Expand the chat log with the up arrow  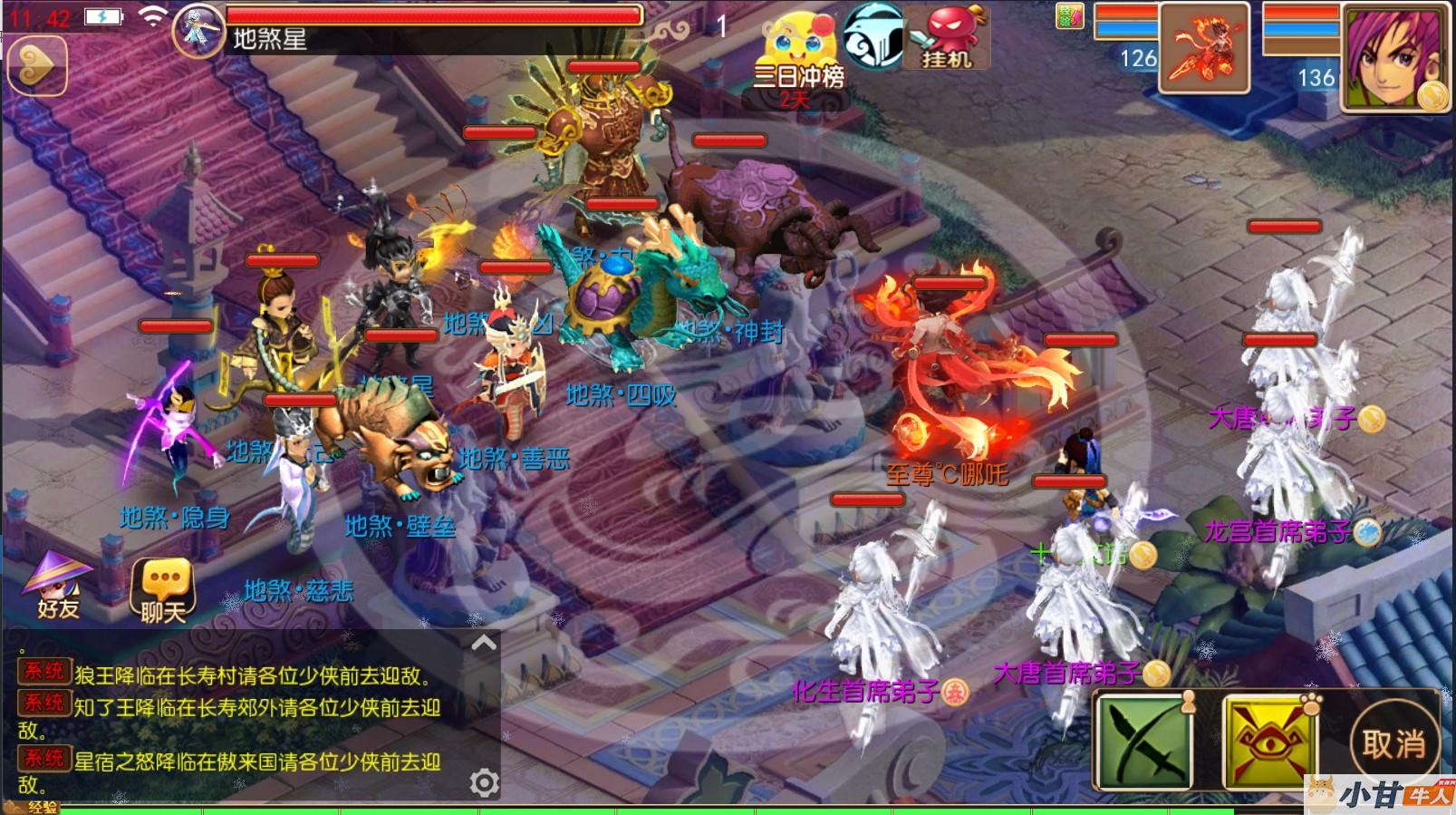click(x=484, y=643)
